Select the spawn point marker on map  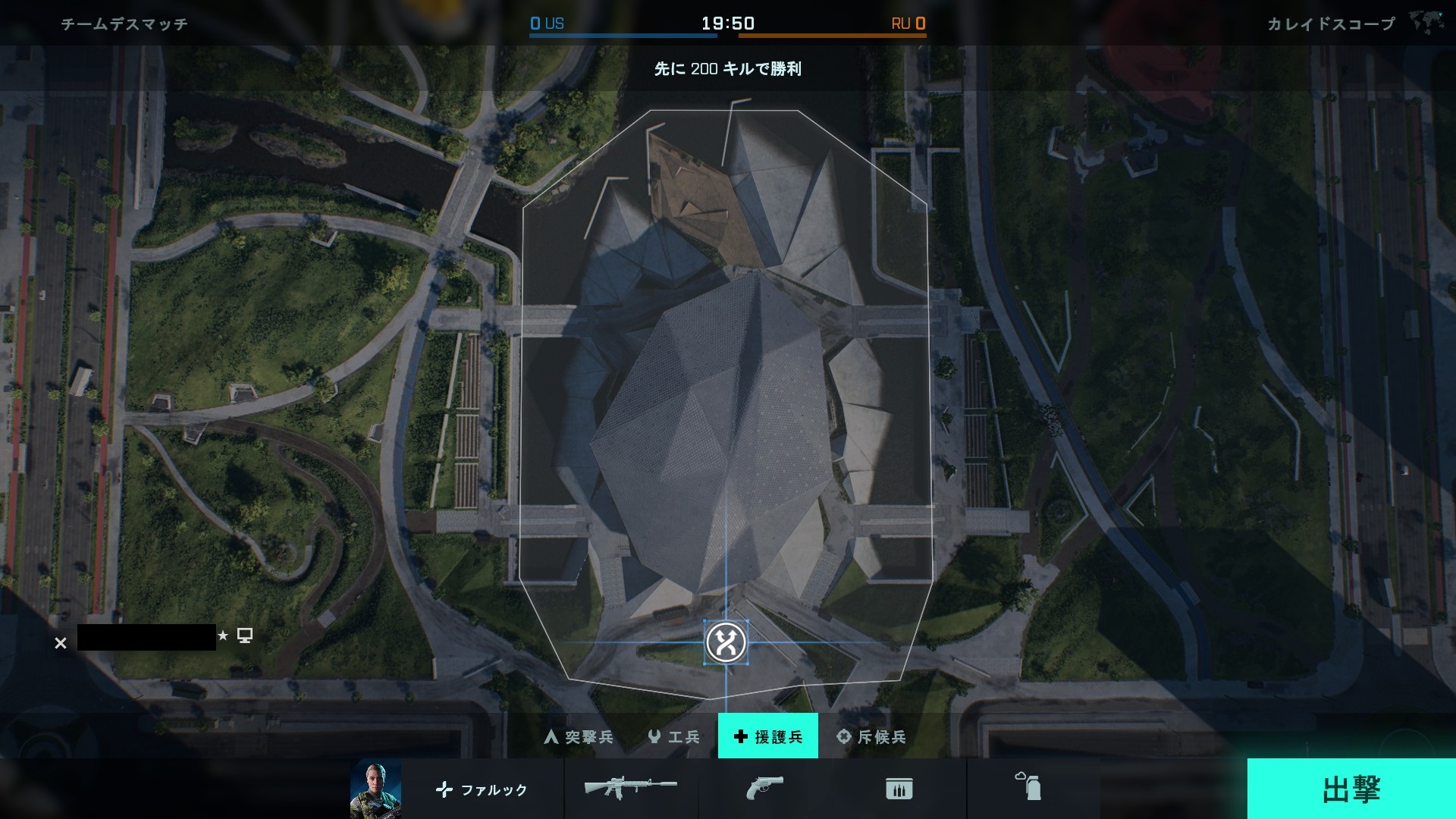point(726,643)
